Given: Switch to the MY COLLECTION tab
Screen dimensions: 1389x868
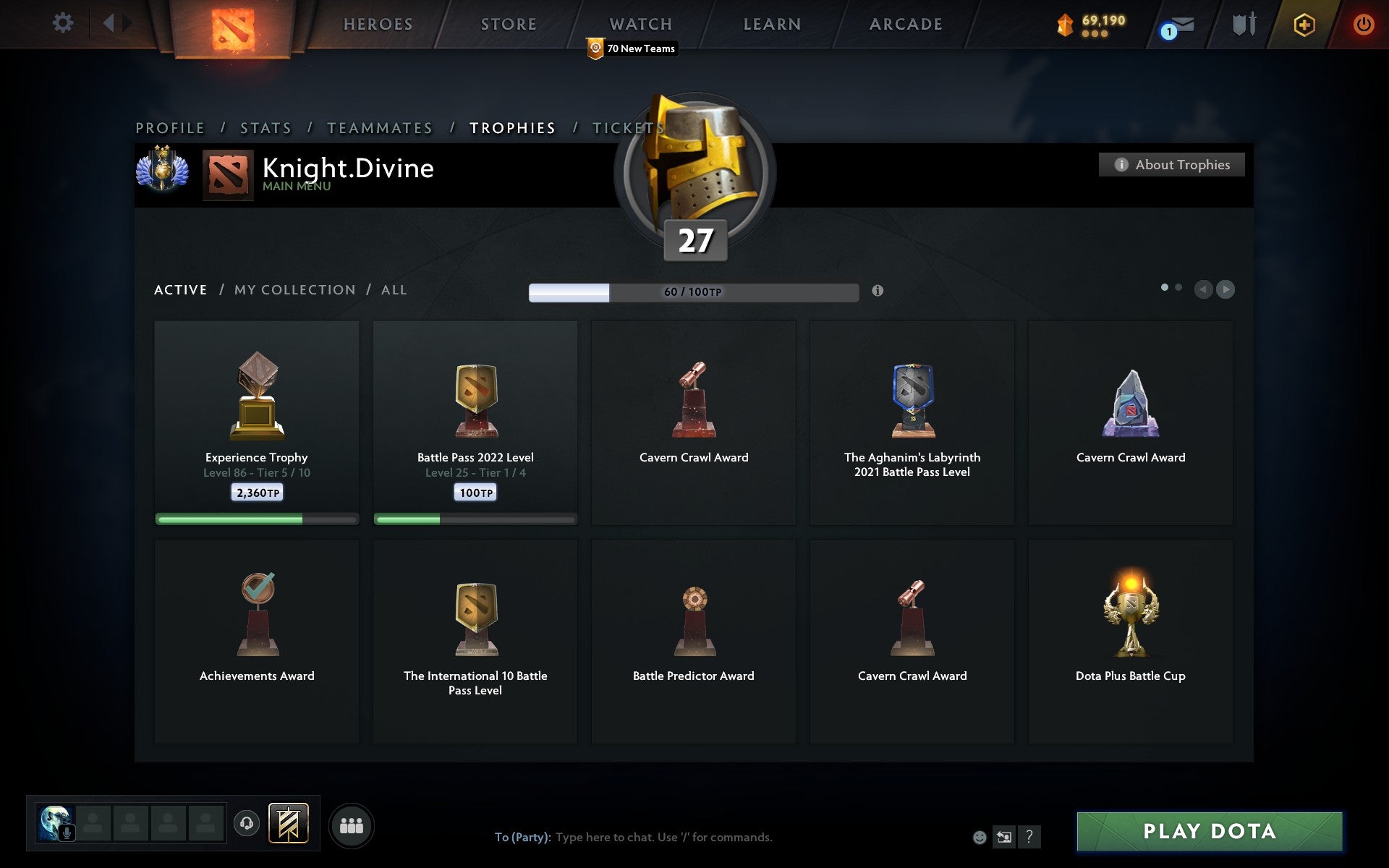Looking at the screenshot, I should (x=294, y=289).
